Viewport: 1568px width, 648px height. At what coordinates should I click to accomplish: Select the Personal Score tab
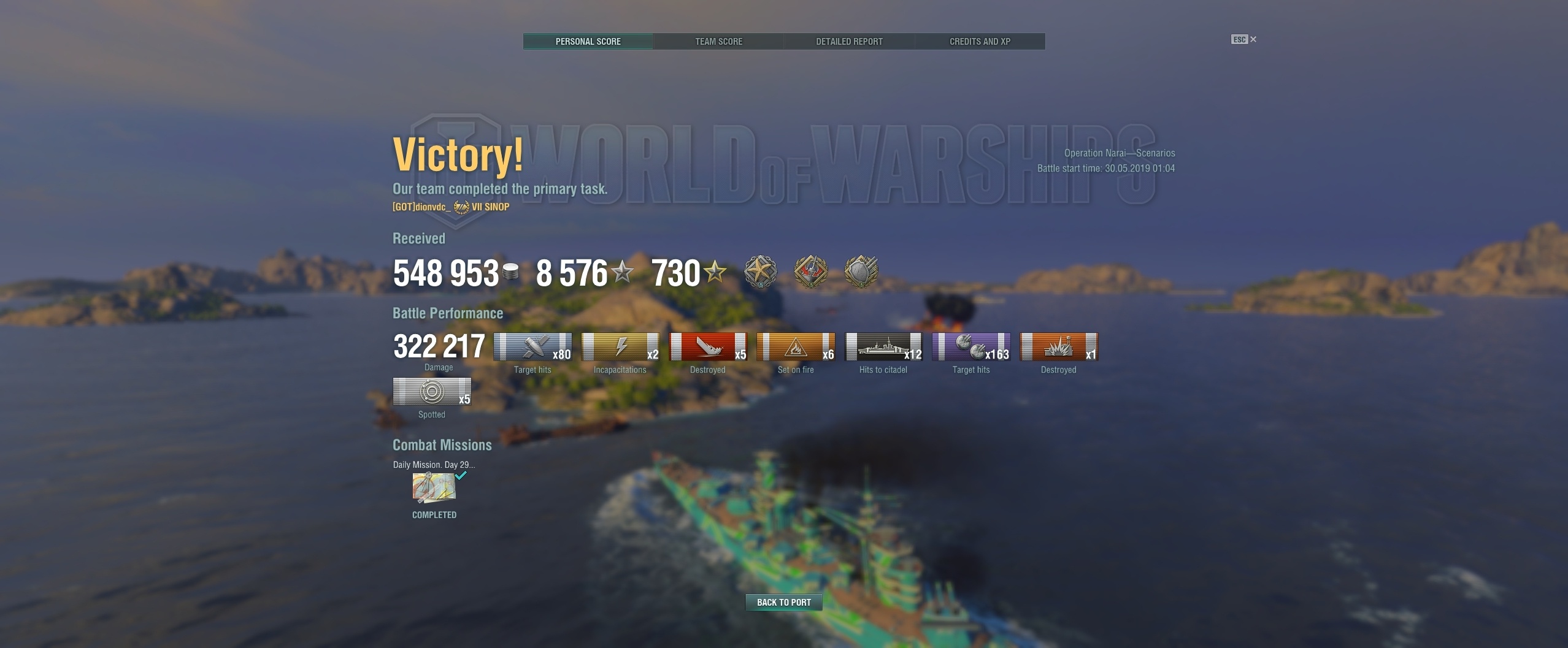point(588,42)
